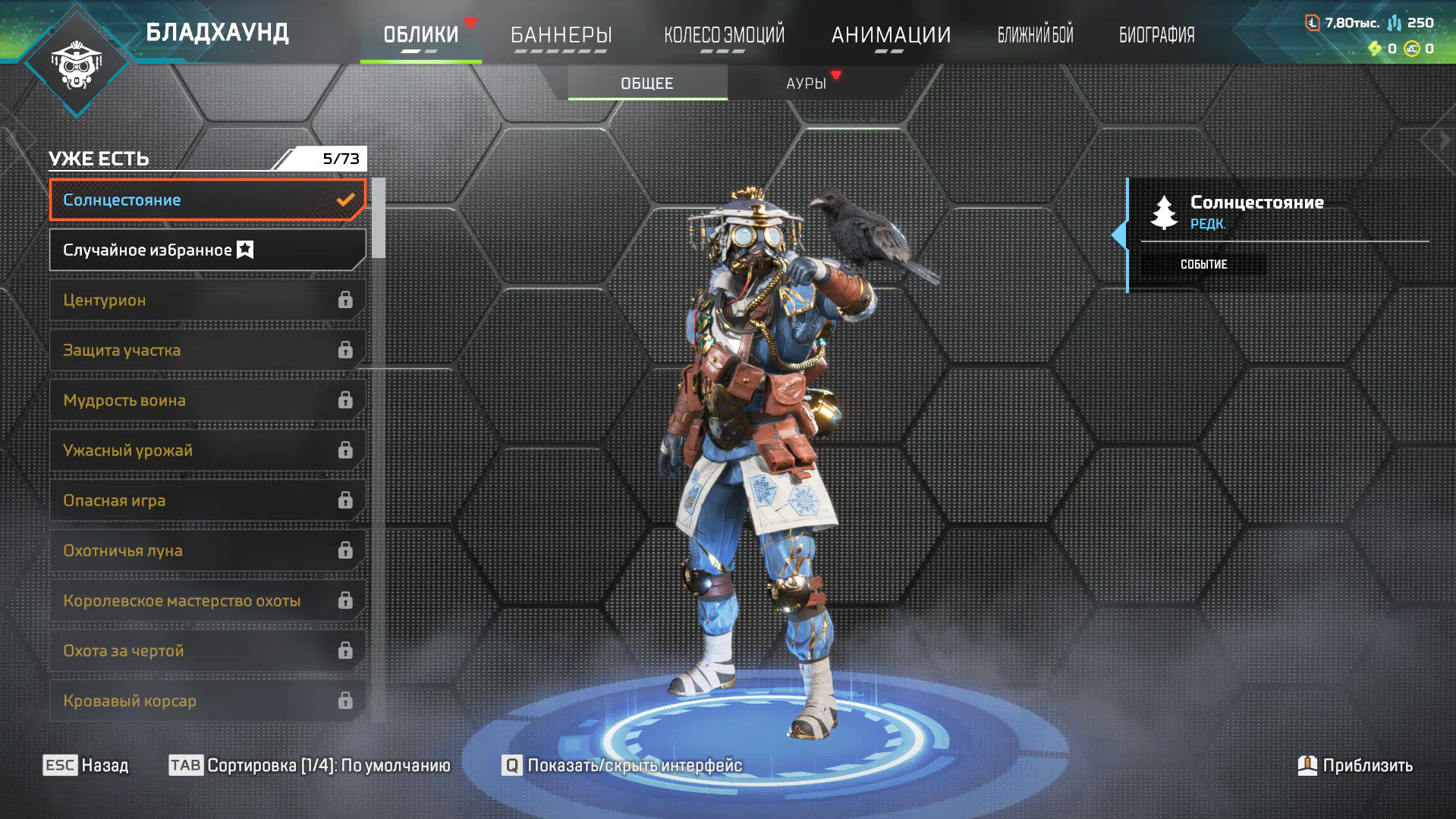Preview the locked Центурион skin
The height and width of the screenshot is (819, 1456).
pyautogui.click(x=207, y=300)
